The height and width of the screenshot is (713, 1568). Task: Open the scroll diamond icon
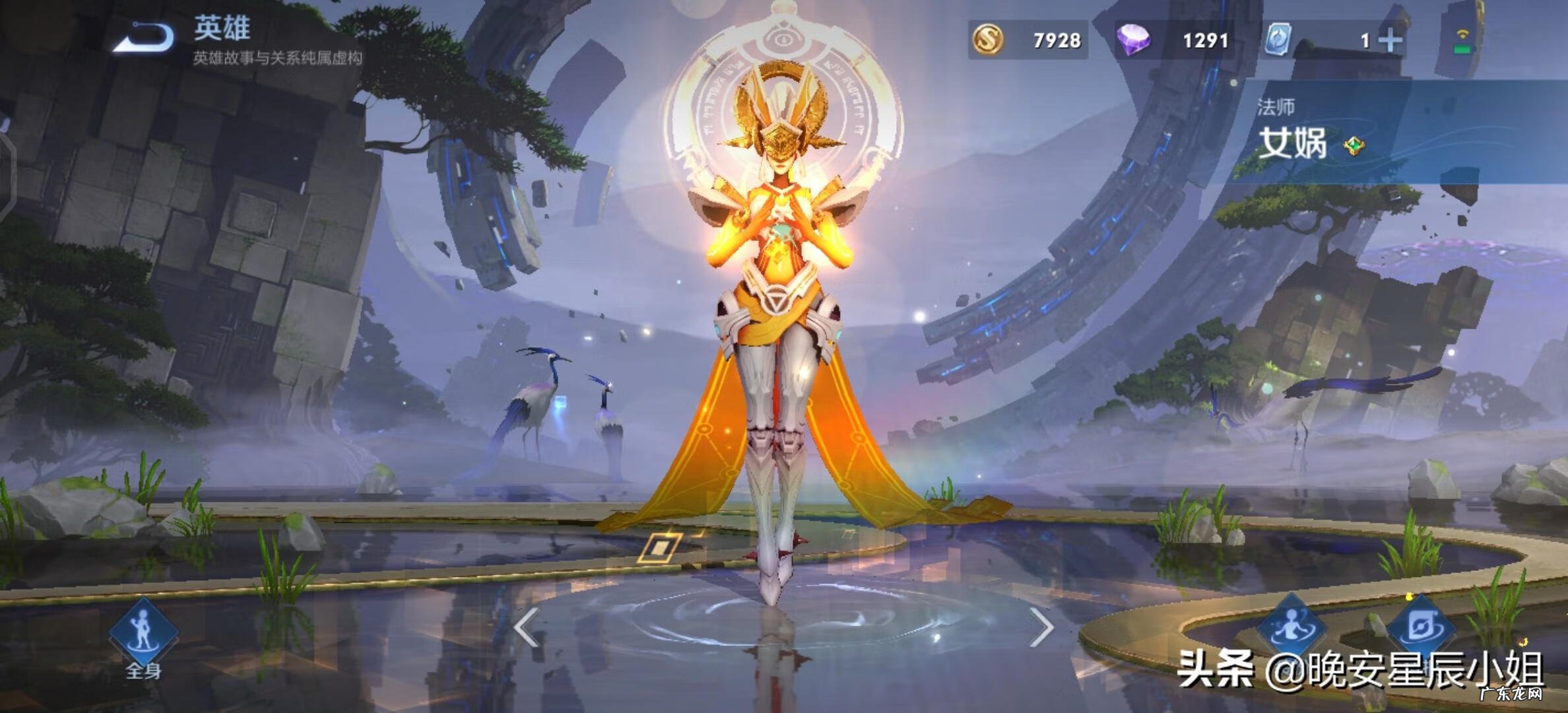pyautogui.click(x=1419, y=626)
